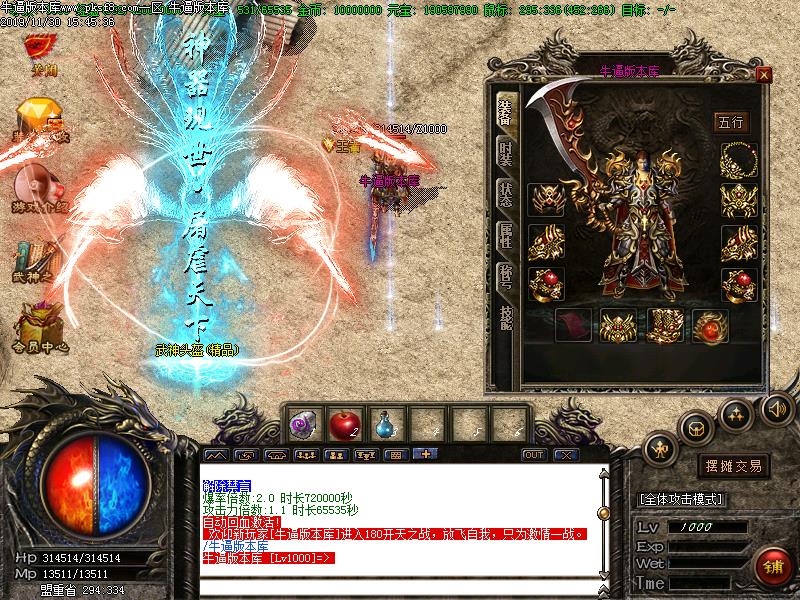Image resolution: width=800 pixels, height=600 pixels.
Task: Open the 状态 status tab
Action: point(506,196)
